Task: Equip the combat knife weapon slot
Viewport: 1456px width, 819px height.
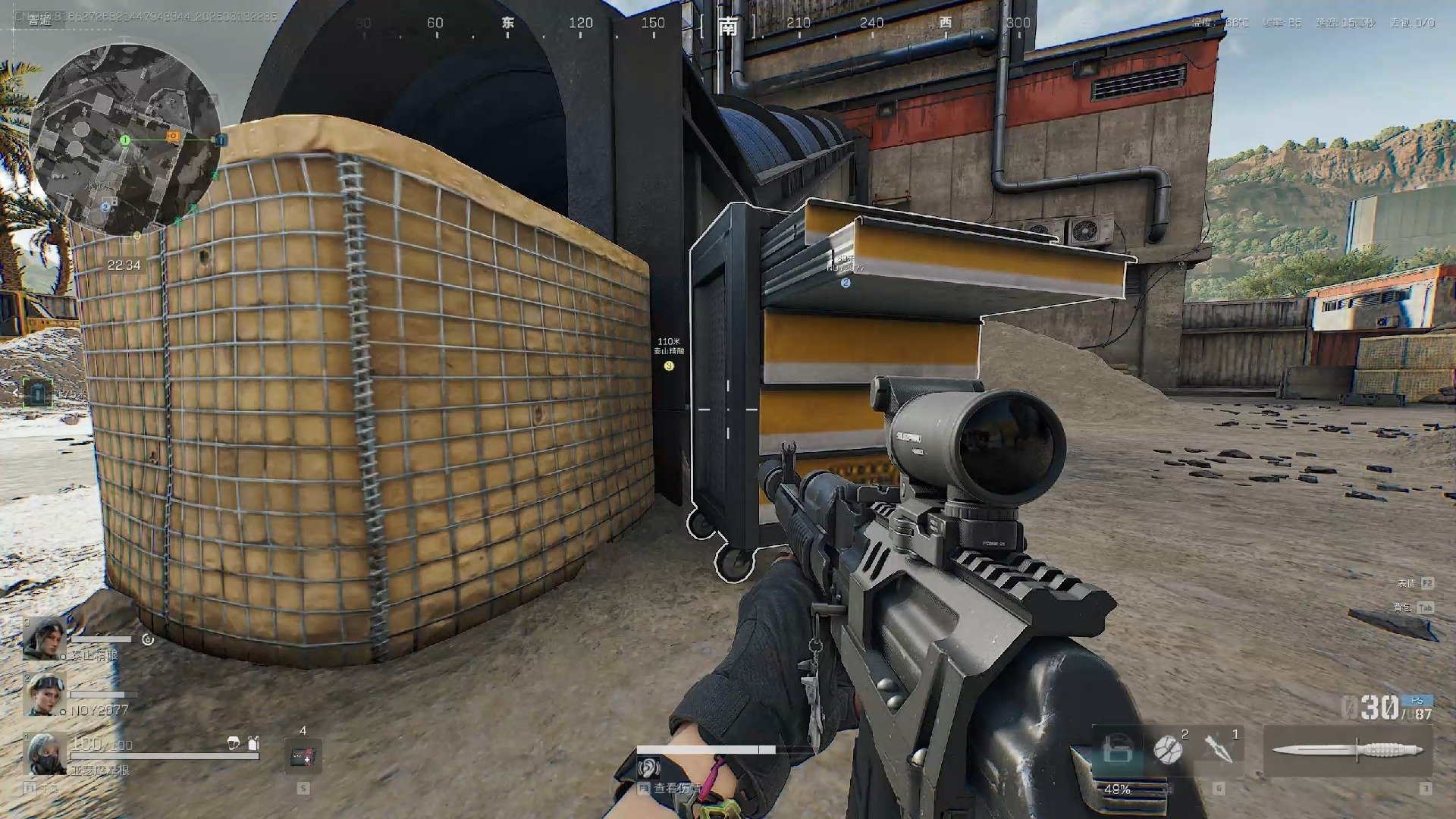Action: point(1348,751)
